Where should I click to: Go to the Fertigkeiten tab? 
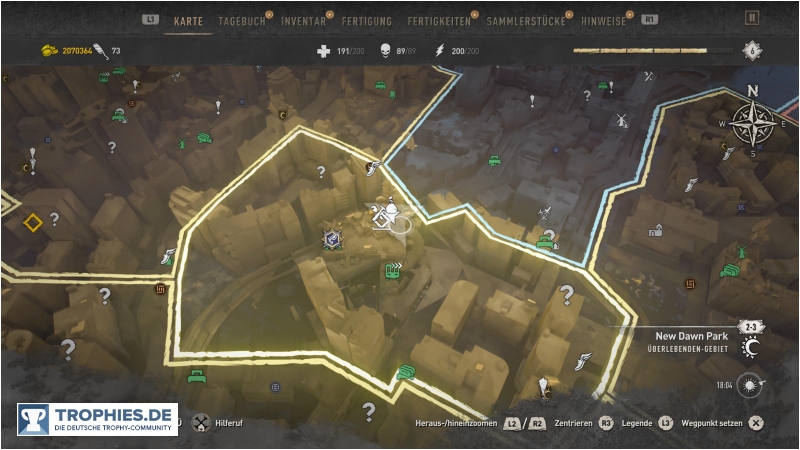coord(439,20)
